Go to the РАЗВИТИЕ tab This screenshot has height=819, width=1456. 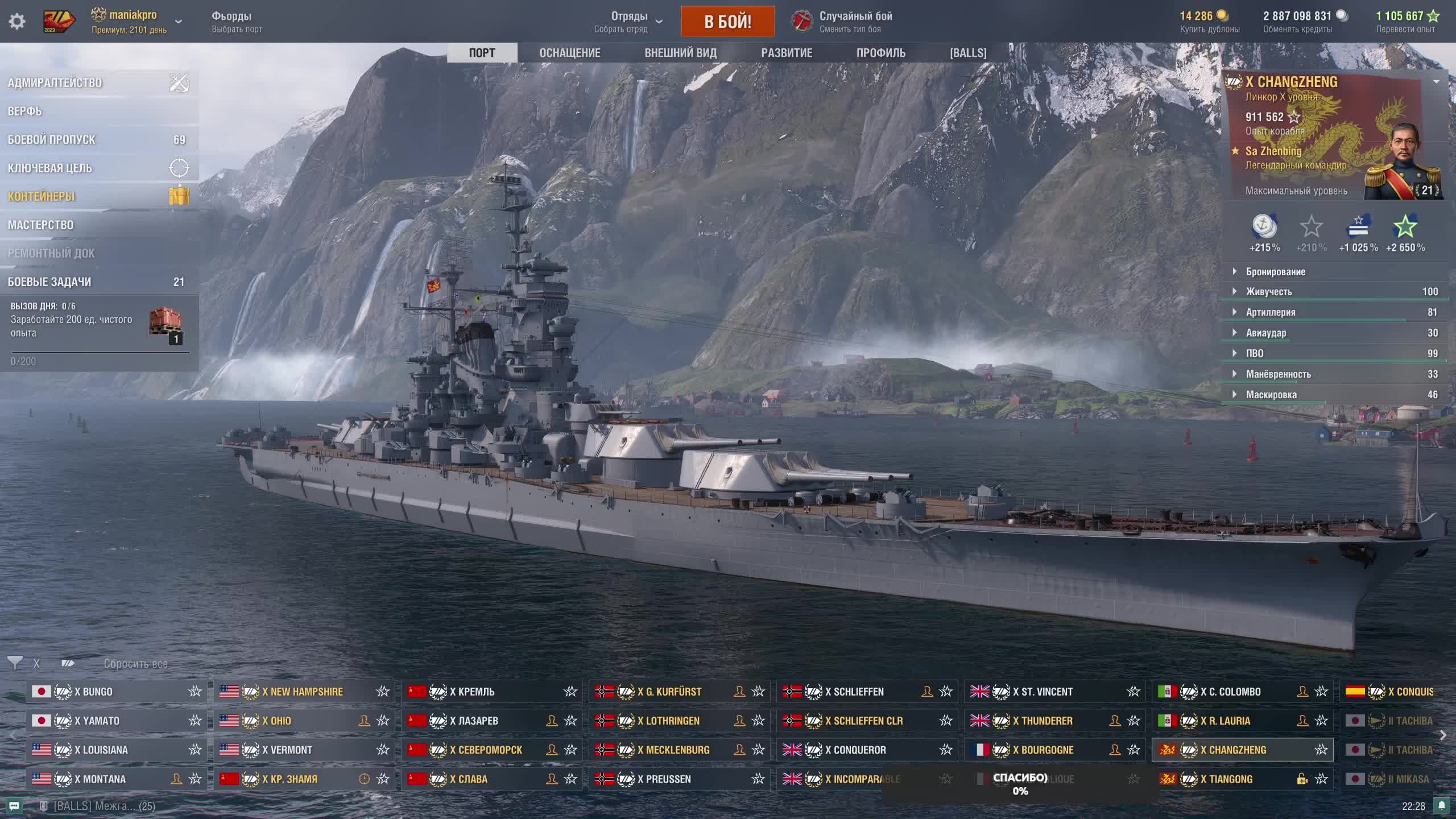(787, 53)
